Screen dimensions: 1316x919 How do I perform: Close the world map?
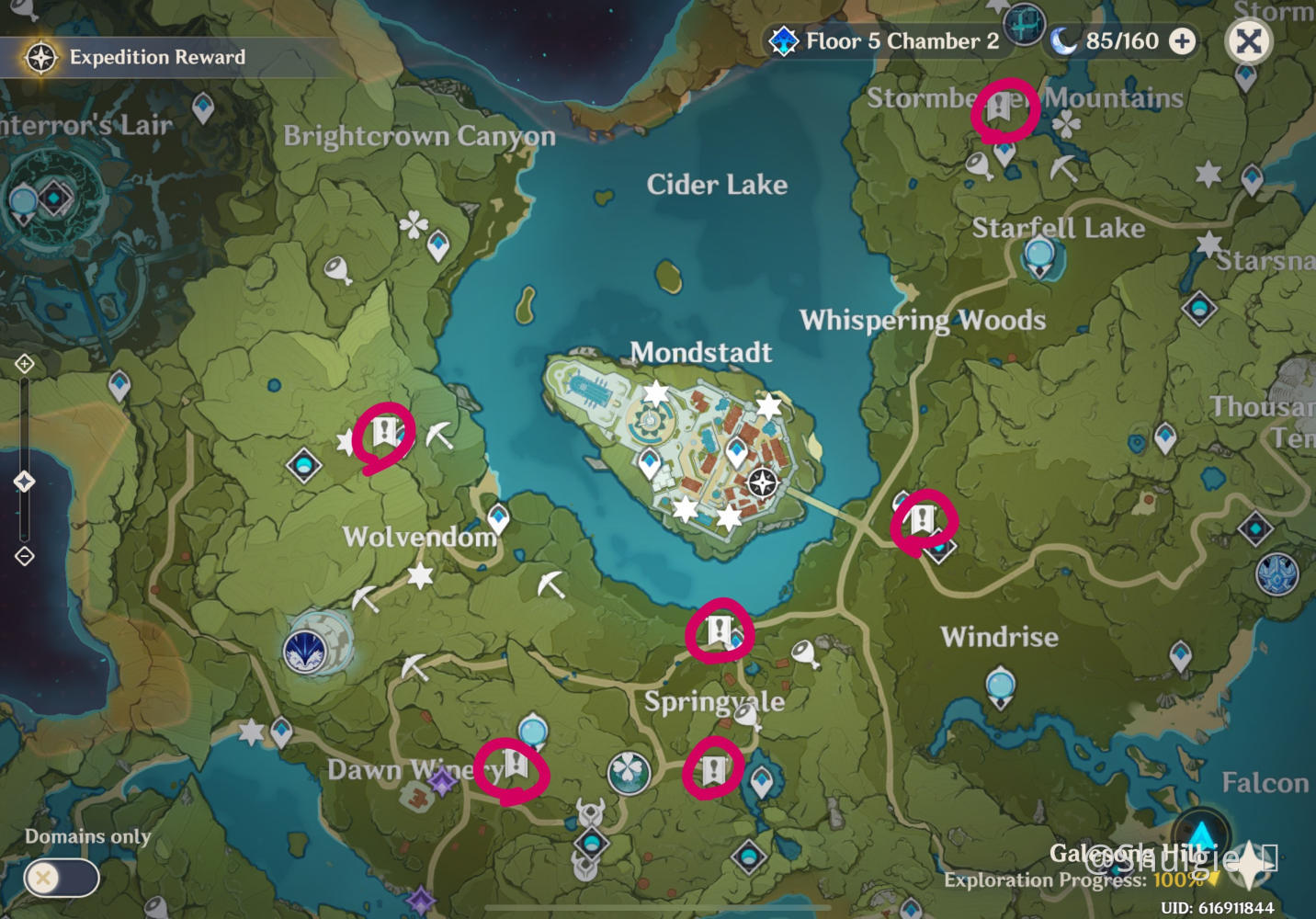click(x=1248, y=41)
